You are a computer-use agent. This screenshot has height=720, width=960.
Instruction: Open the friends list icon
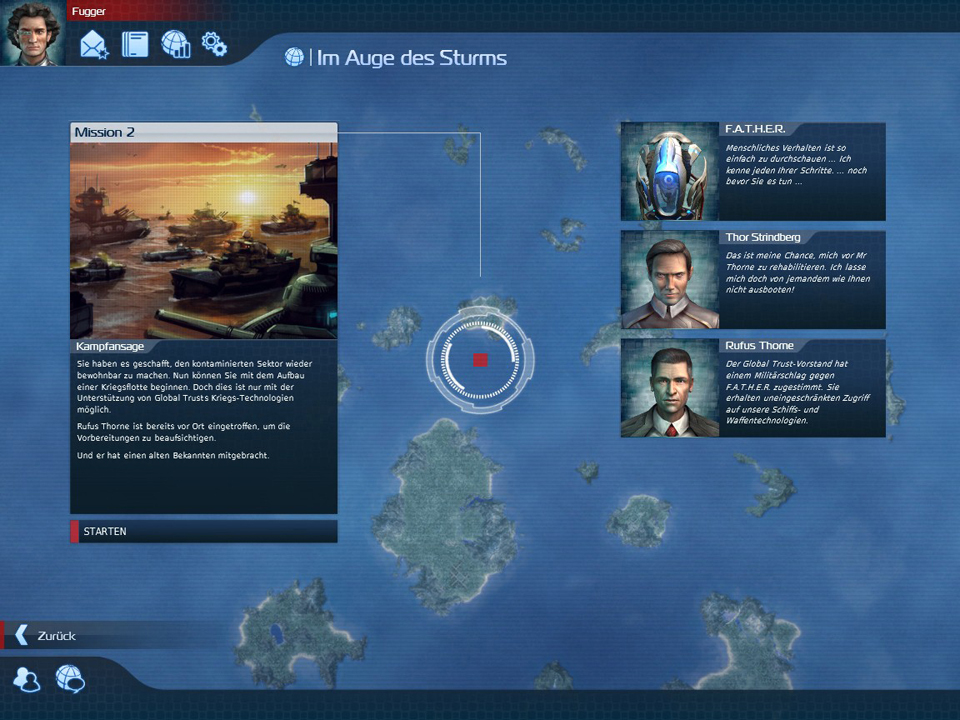[x=27, y=680]
